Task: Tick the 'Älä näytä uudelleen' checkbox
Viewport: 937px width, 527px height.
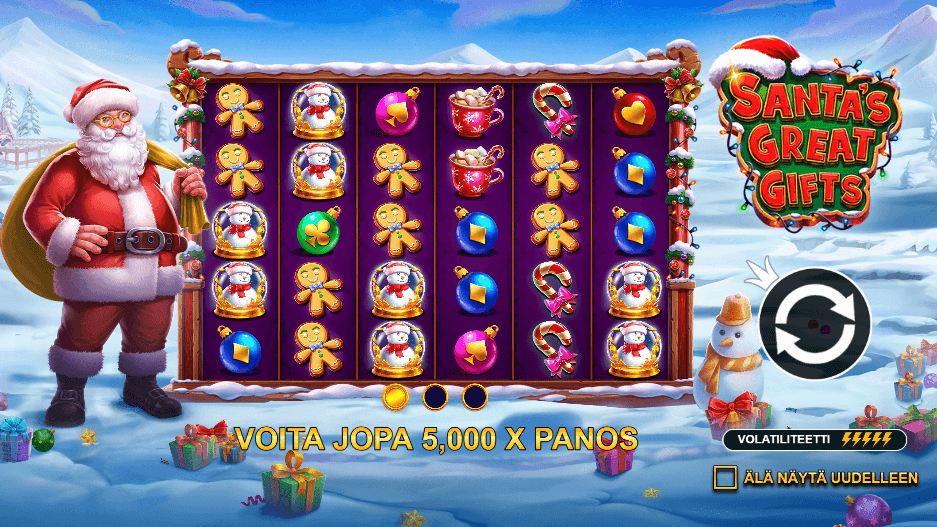Action: (725, 478)
